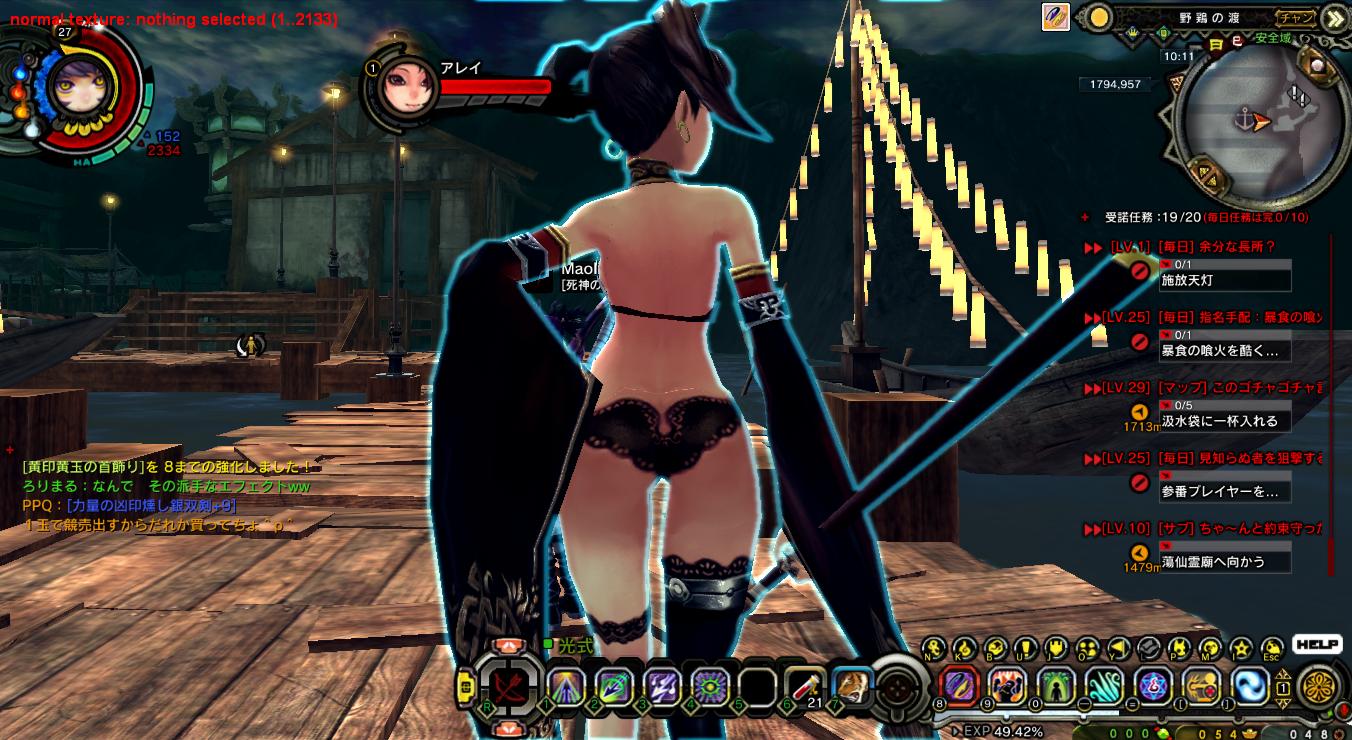Click the orange ring item icon beside the map bar
Image resolution: width=1352 pixels, height=740 pixels.
click(1056, 17)
